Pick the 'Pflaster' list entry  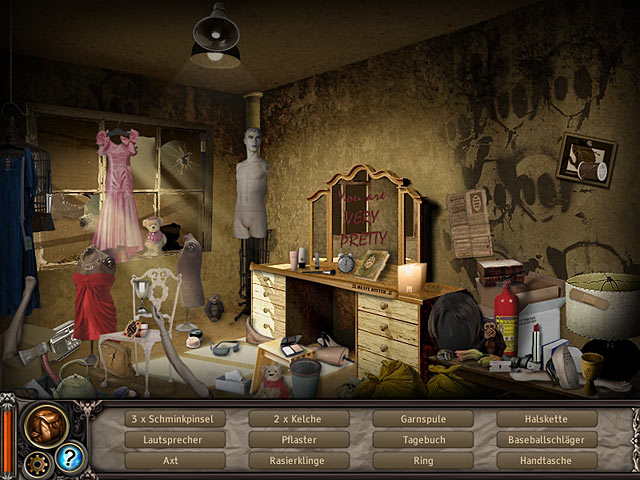(297, 440)
